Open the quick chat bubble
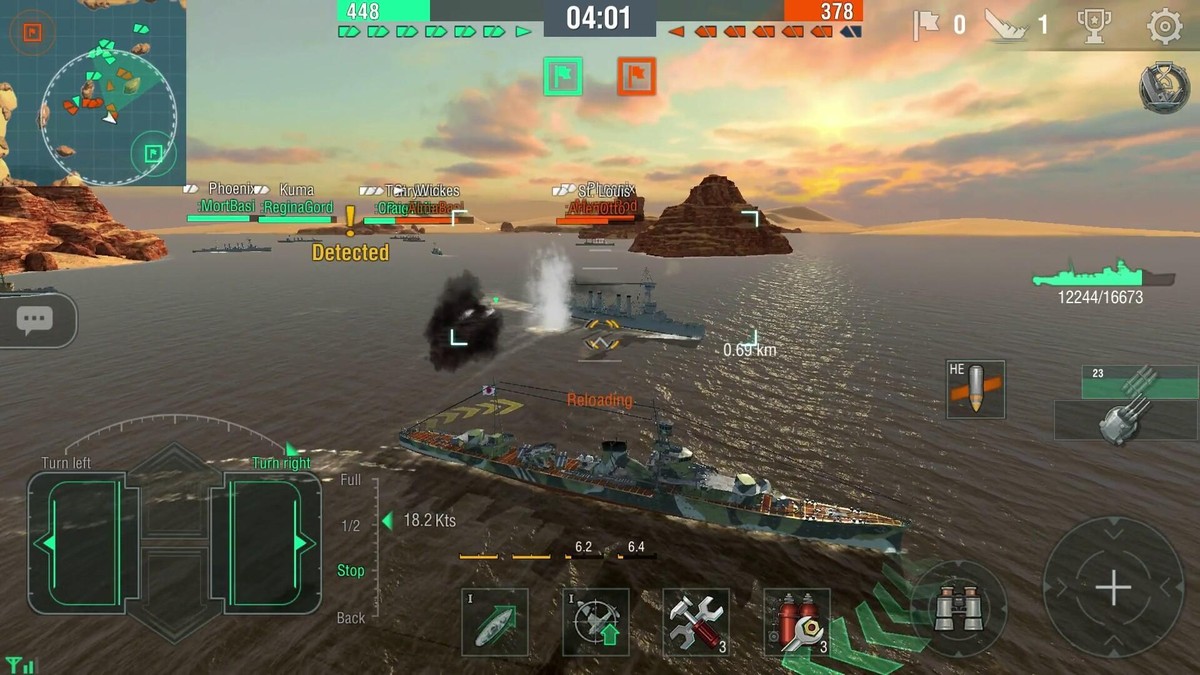This screenshot has height=675, width=1200. (x=35, y=320)
